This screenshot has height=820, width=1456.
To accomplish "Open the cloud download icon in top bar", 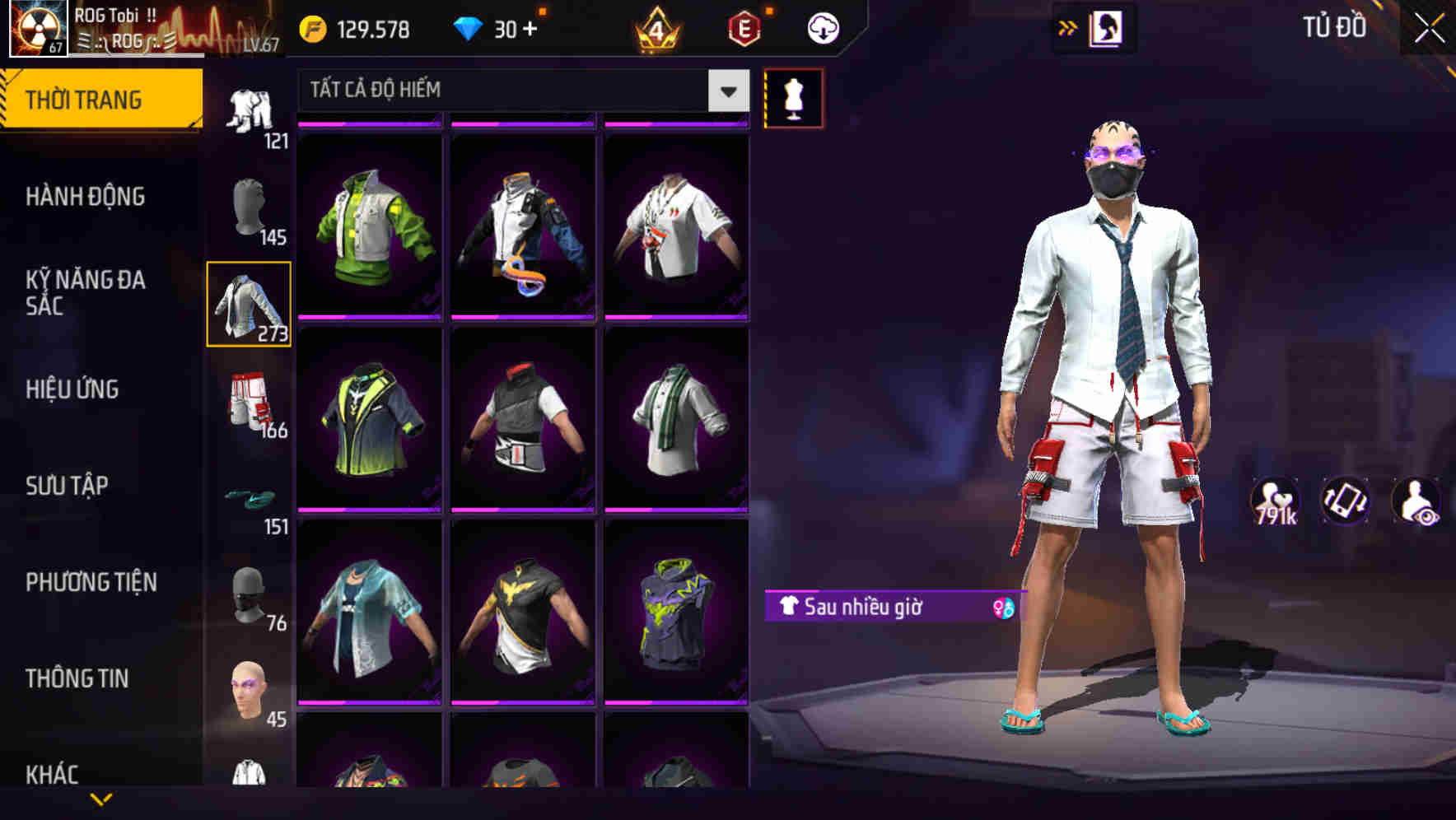I will point(821,27).
